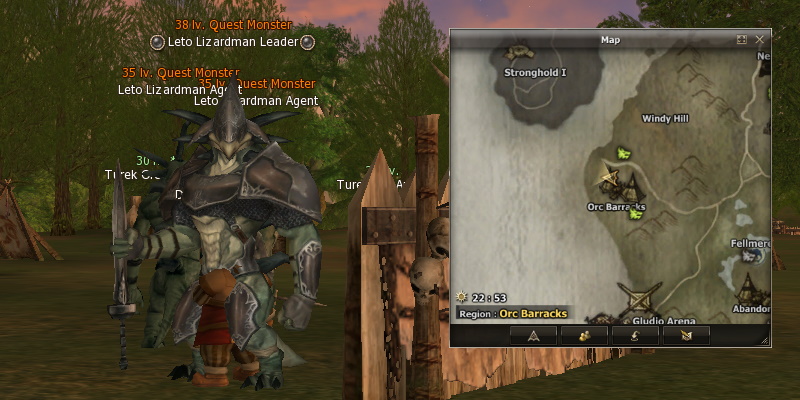Select the Fellmere location on the map
This screenshot has height=400, width=800.
(x=752, y=251)
